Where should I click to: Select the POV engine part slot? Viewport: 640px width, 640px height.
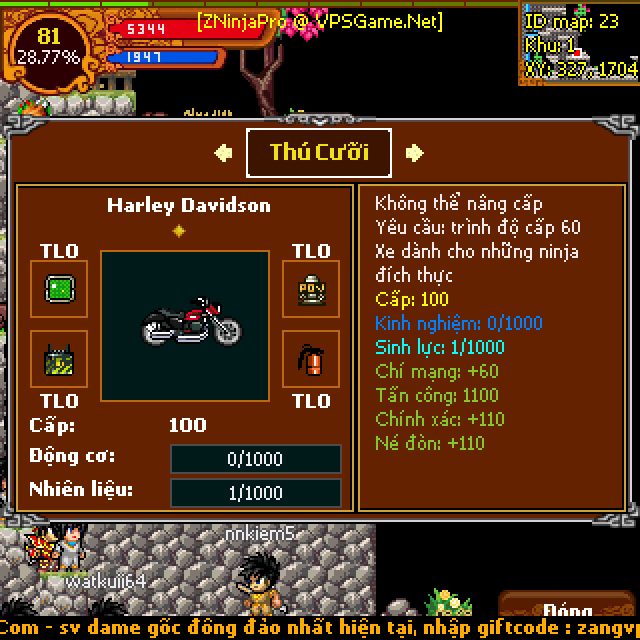(311, 289)
